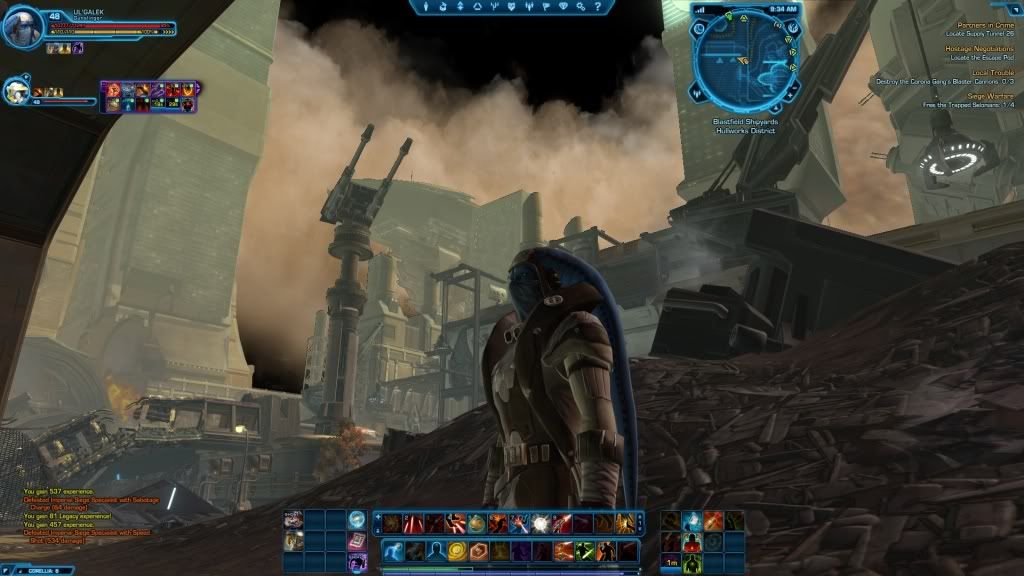Click the glowing blue orb side-bar icon
1024x576 pixels.
coord(357,519)
